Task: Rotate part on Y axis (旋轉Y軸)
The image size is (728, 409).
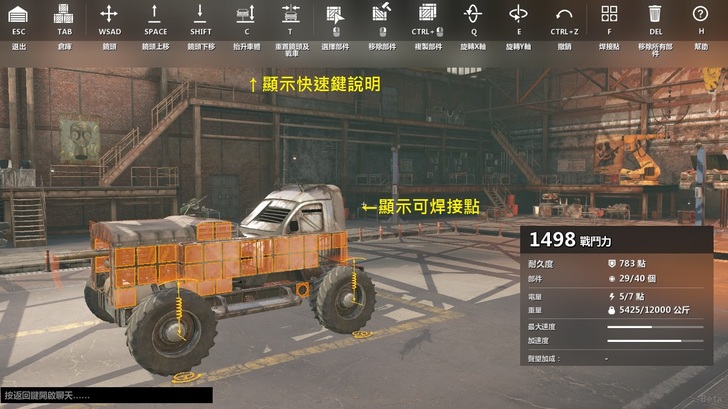Action: (x=518, y=14)
